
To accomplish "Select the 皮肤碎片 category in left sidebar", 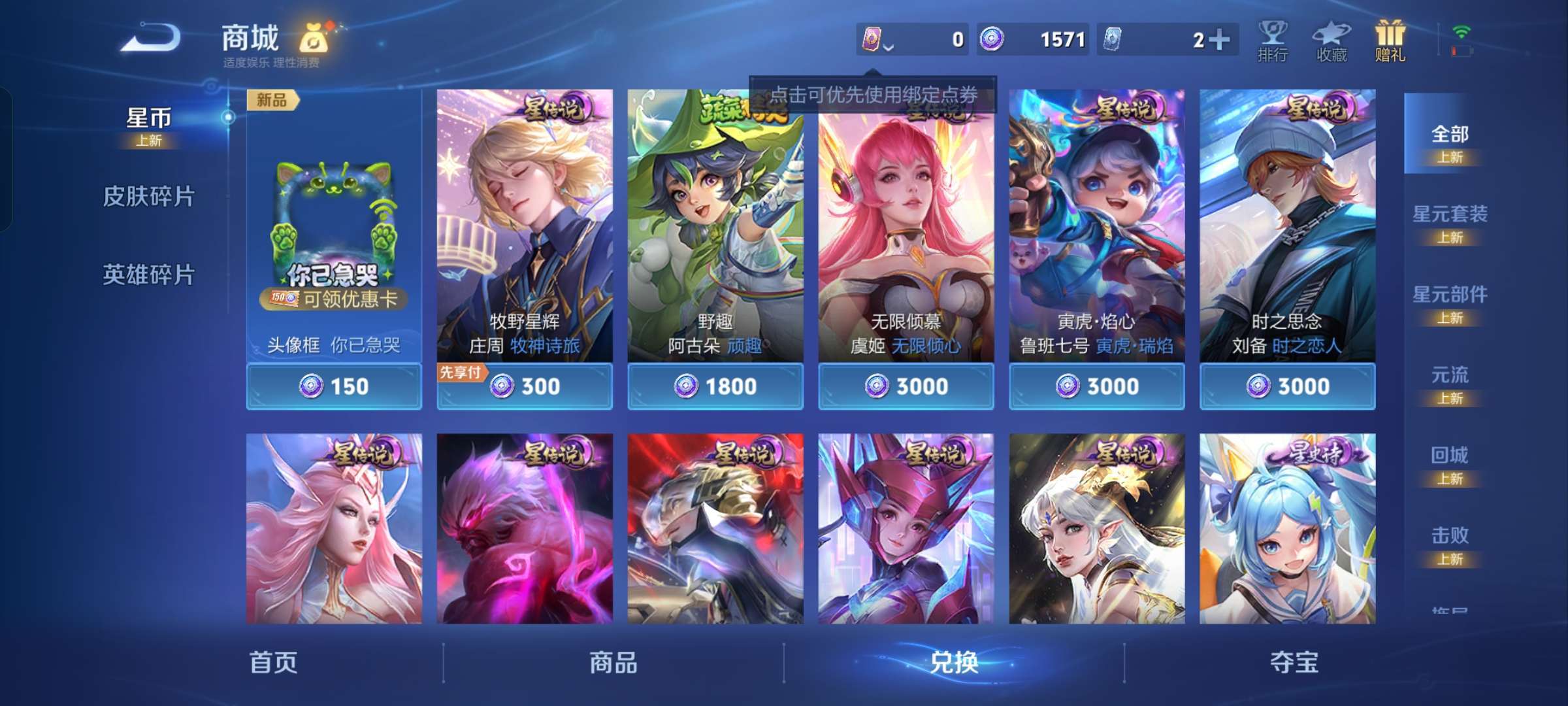I will click(x=150, y=196).
